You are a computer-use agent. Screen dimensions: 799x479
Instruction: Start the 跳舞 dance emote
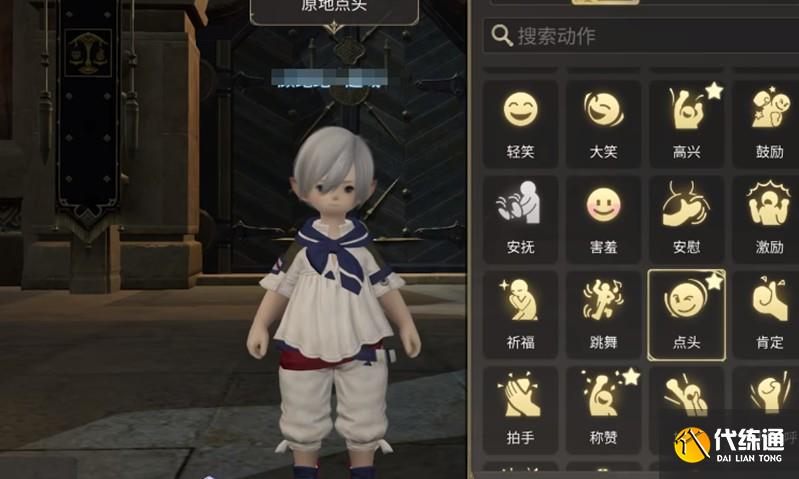603,312
